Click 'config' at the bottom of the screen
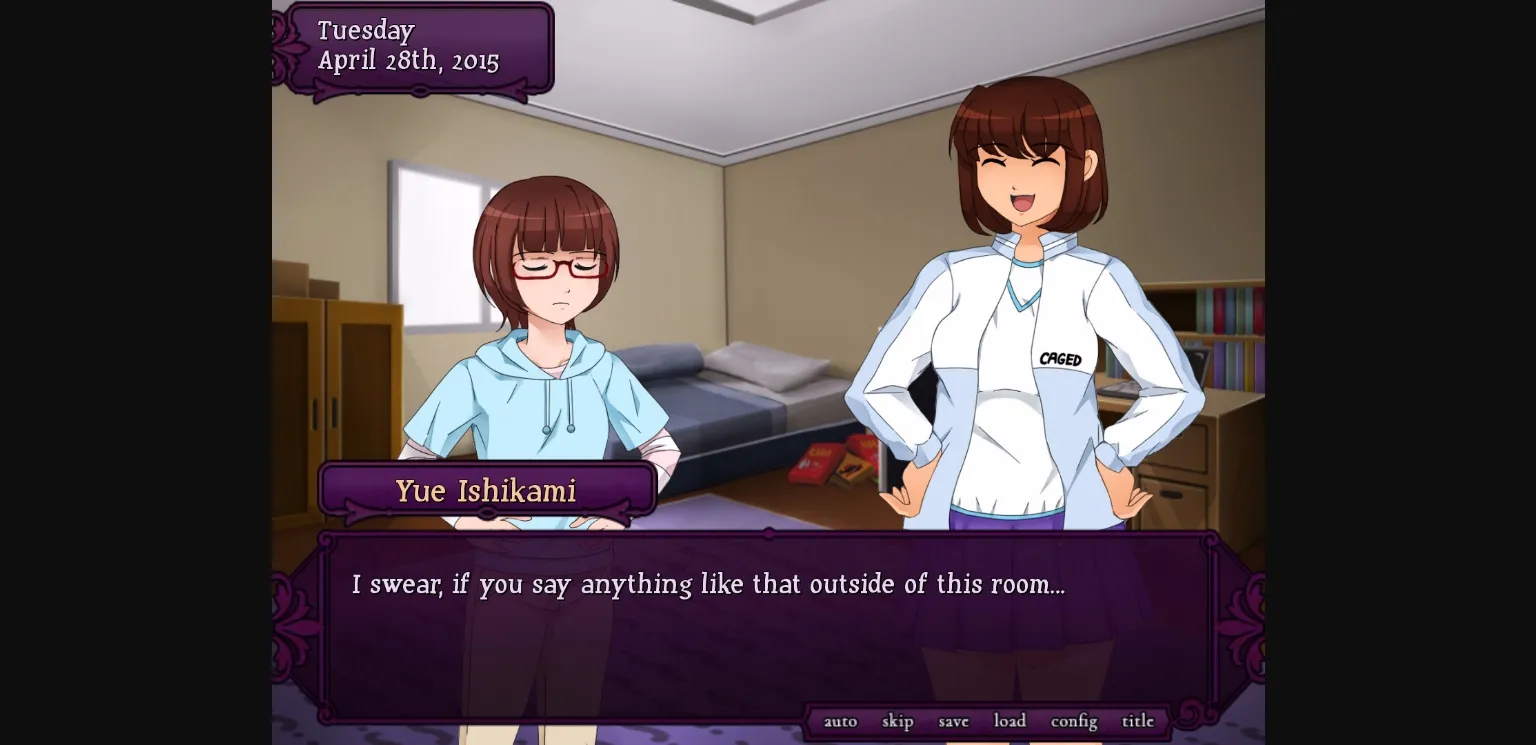Viewport: 1536px width, 745px height. pyautogui.click(x=1073, y=720)
